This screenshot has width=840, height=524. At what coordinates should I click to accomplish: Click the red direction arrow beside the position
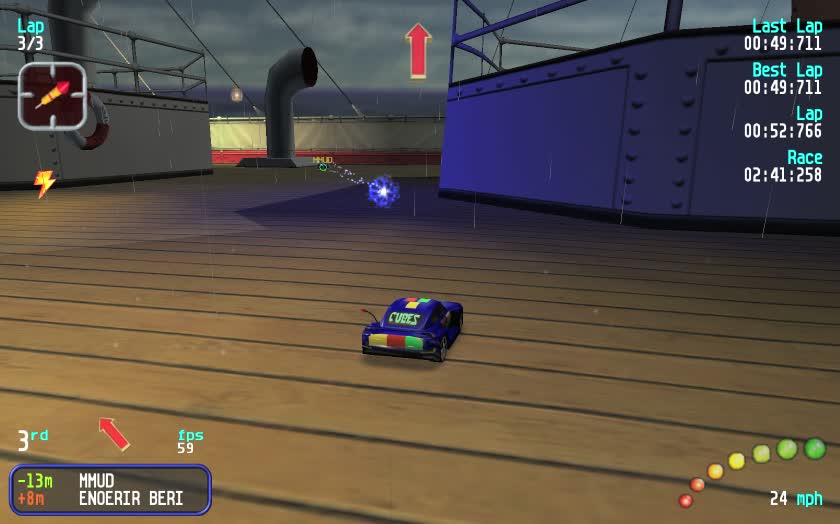(114, 433)
